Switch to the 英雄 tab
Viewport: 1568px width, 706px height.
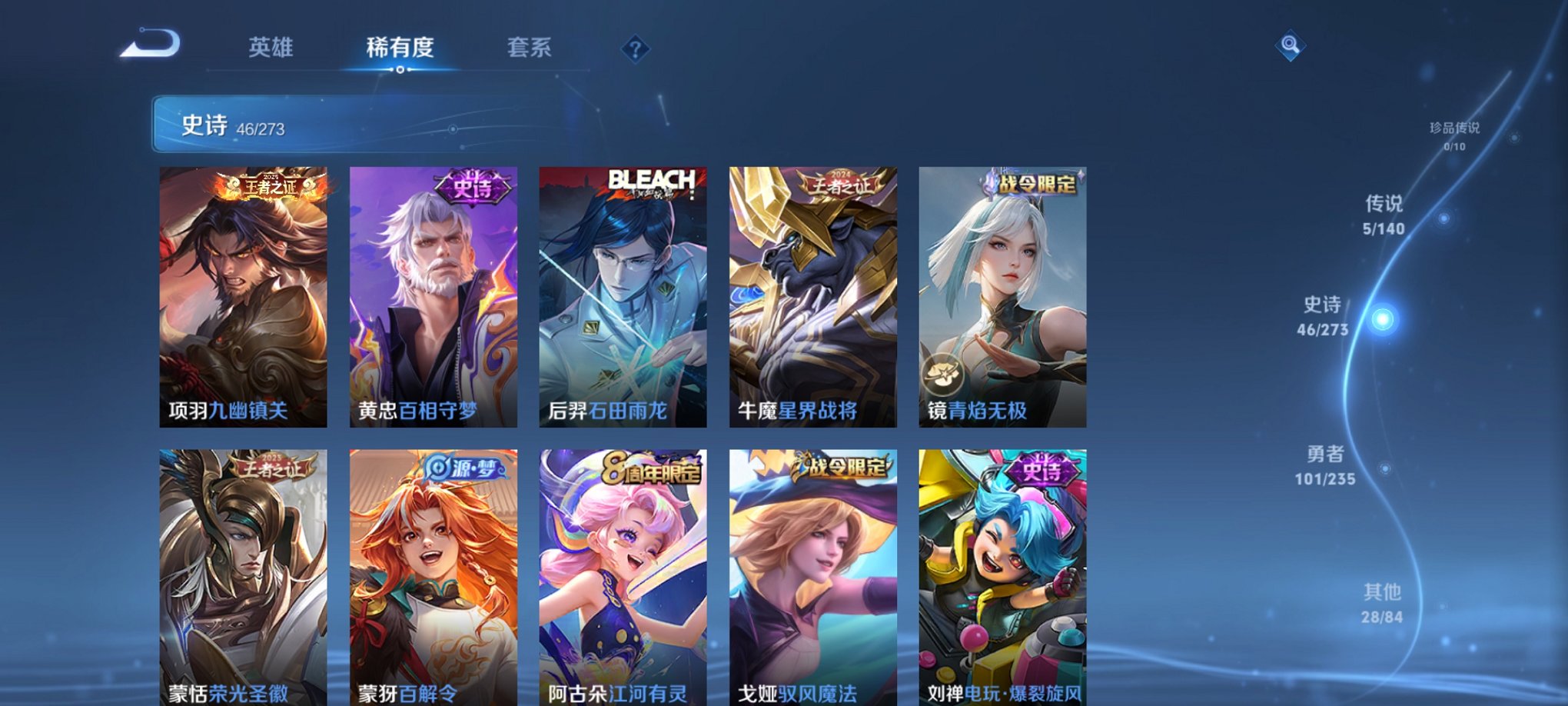[272, 47]
